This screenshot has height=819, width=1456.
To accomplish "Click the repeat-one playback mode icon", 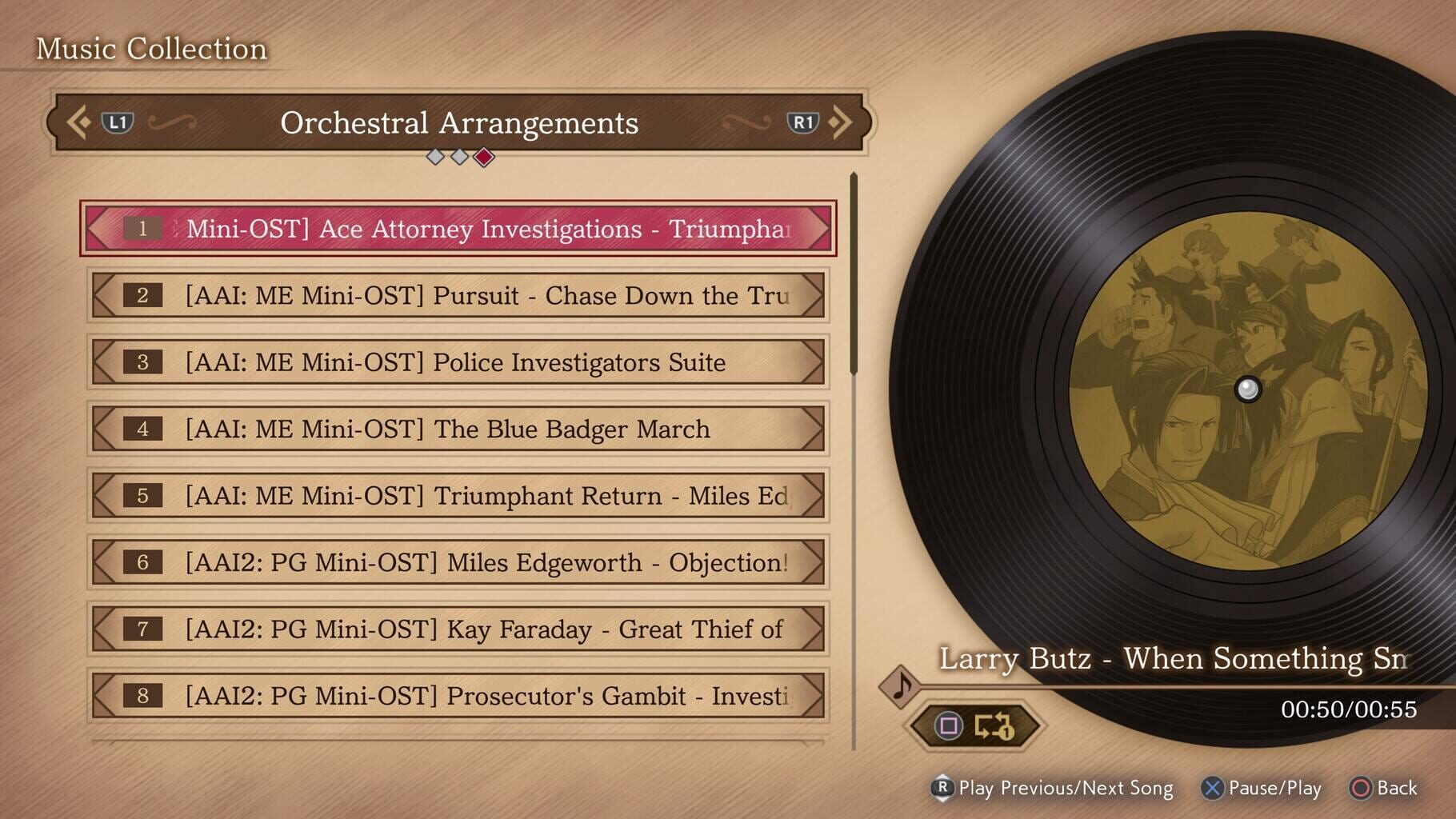I will (x=994, y=726).
